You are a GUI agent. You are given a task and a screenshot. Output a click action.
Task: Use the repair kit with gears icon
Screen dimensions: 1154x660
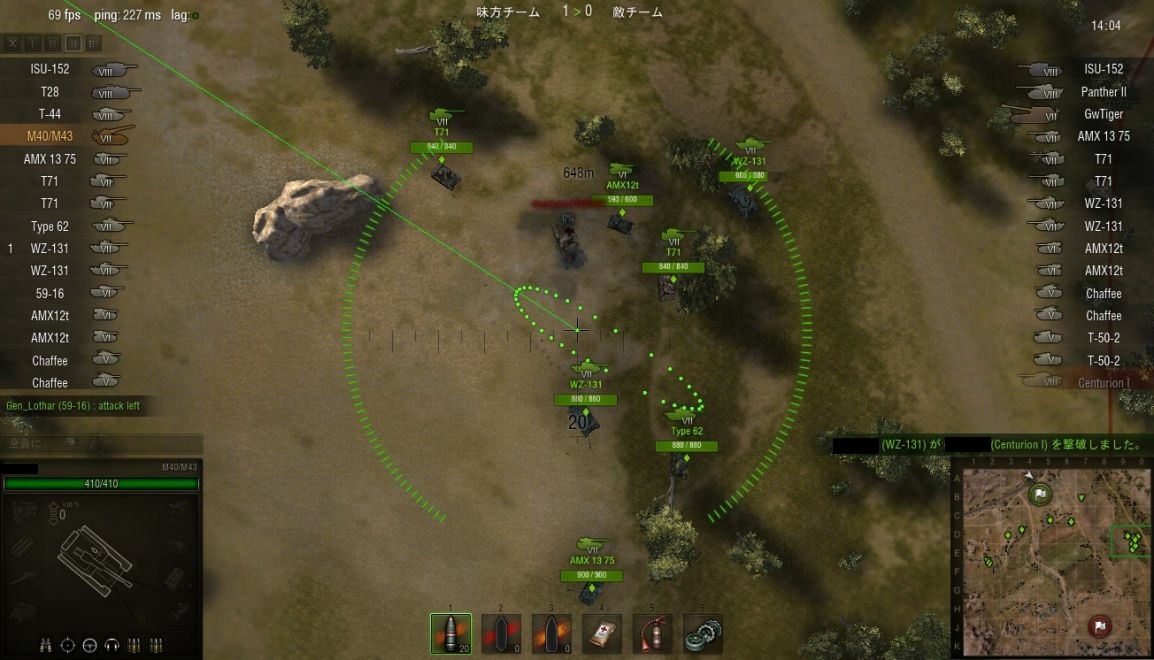(x=702, y=634)
